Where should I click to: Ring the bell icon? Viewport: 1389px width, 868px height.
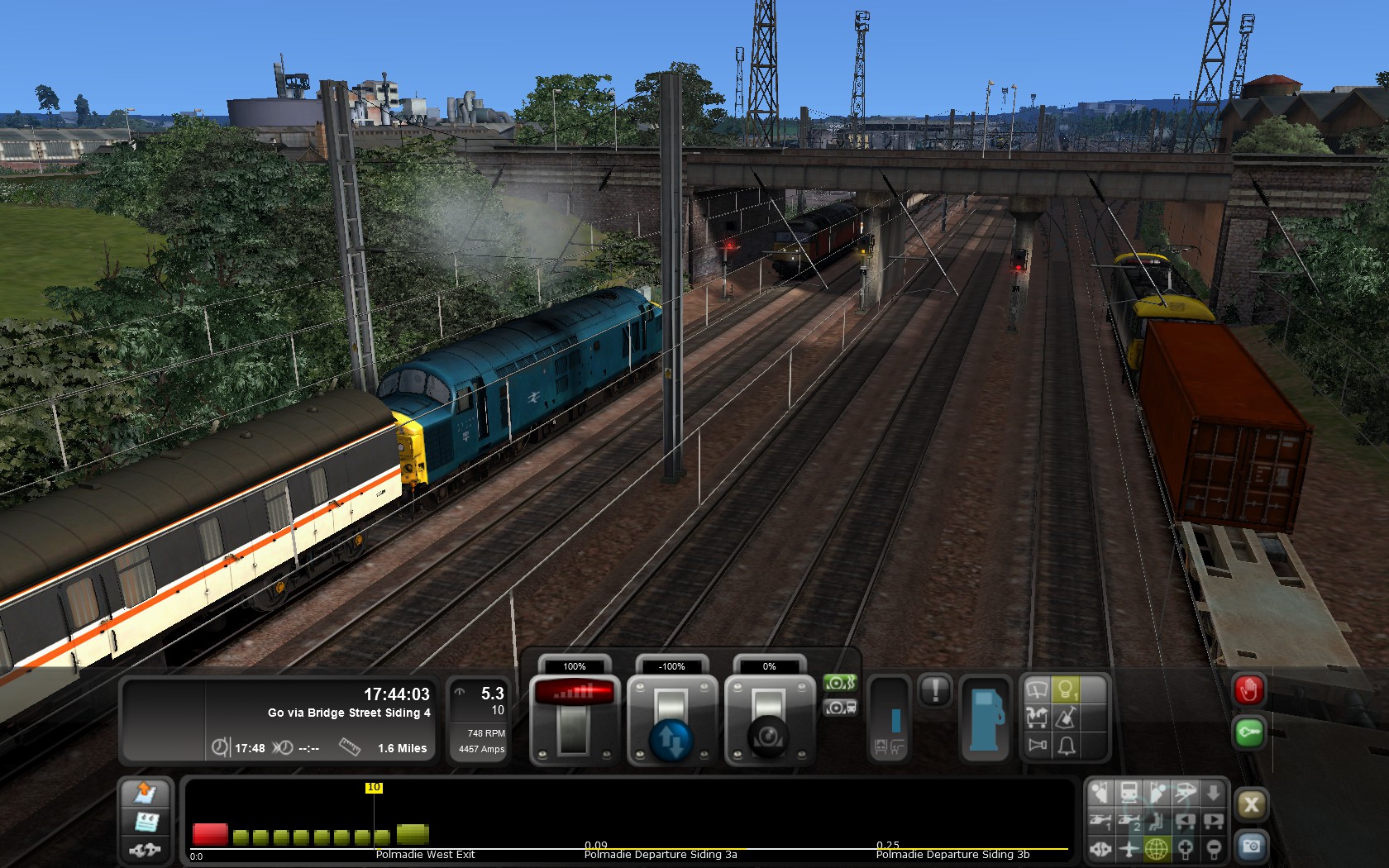1067,746
